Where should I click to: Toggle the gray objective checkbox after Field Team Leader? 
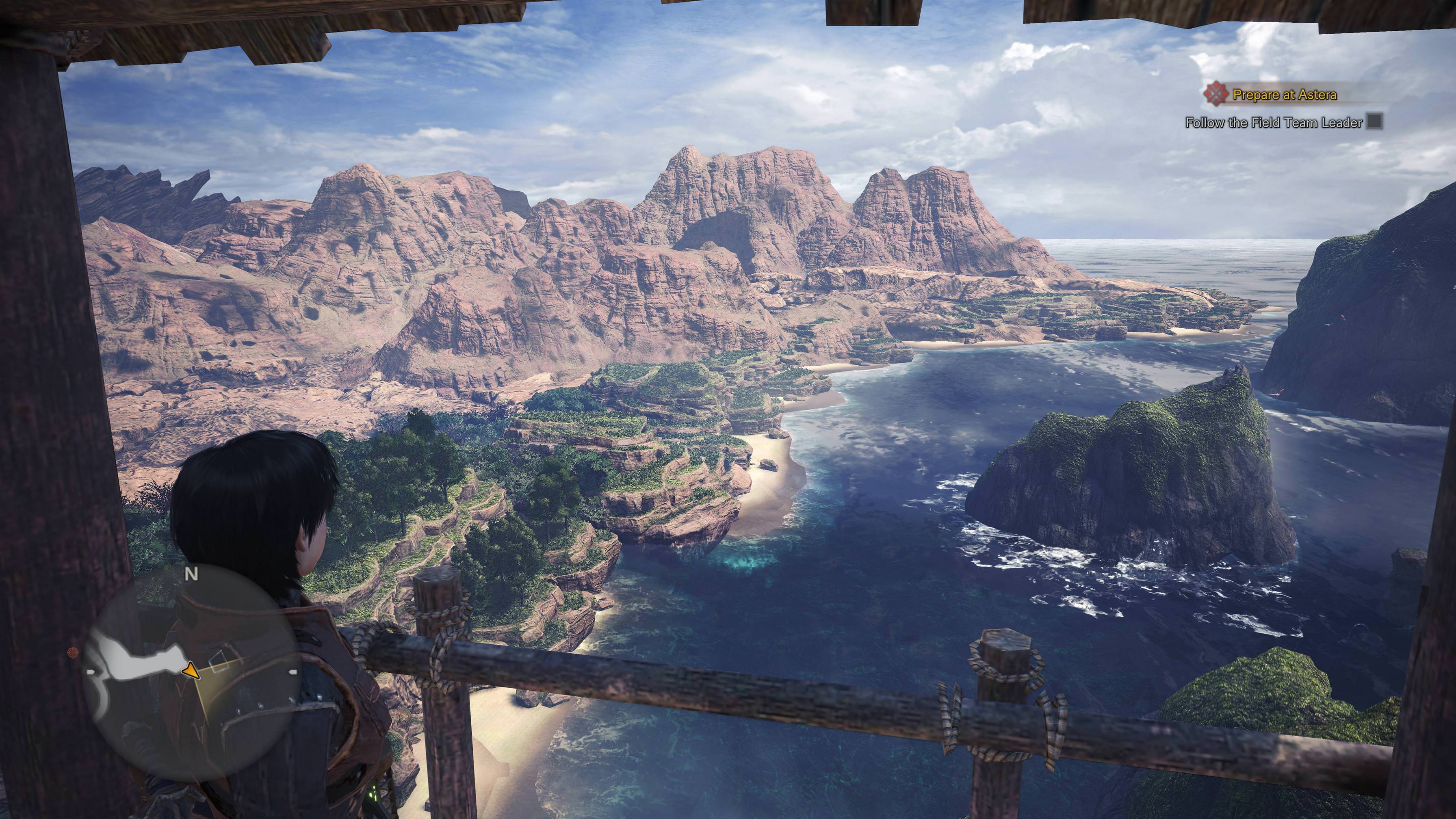1375,122
